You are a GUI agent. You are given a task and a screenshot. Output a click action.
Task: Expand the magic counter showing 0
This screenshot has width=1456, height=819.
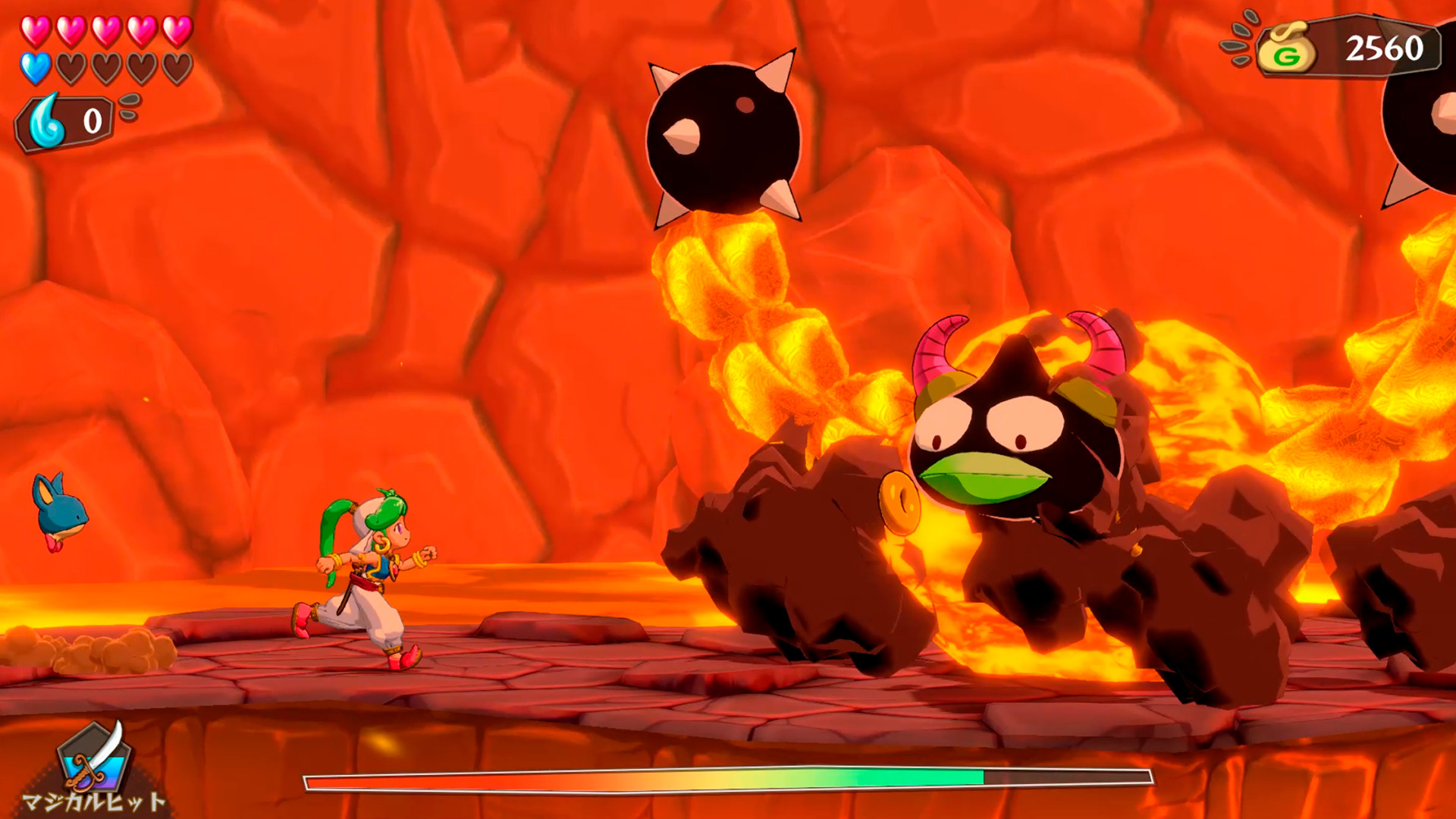91,120
